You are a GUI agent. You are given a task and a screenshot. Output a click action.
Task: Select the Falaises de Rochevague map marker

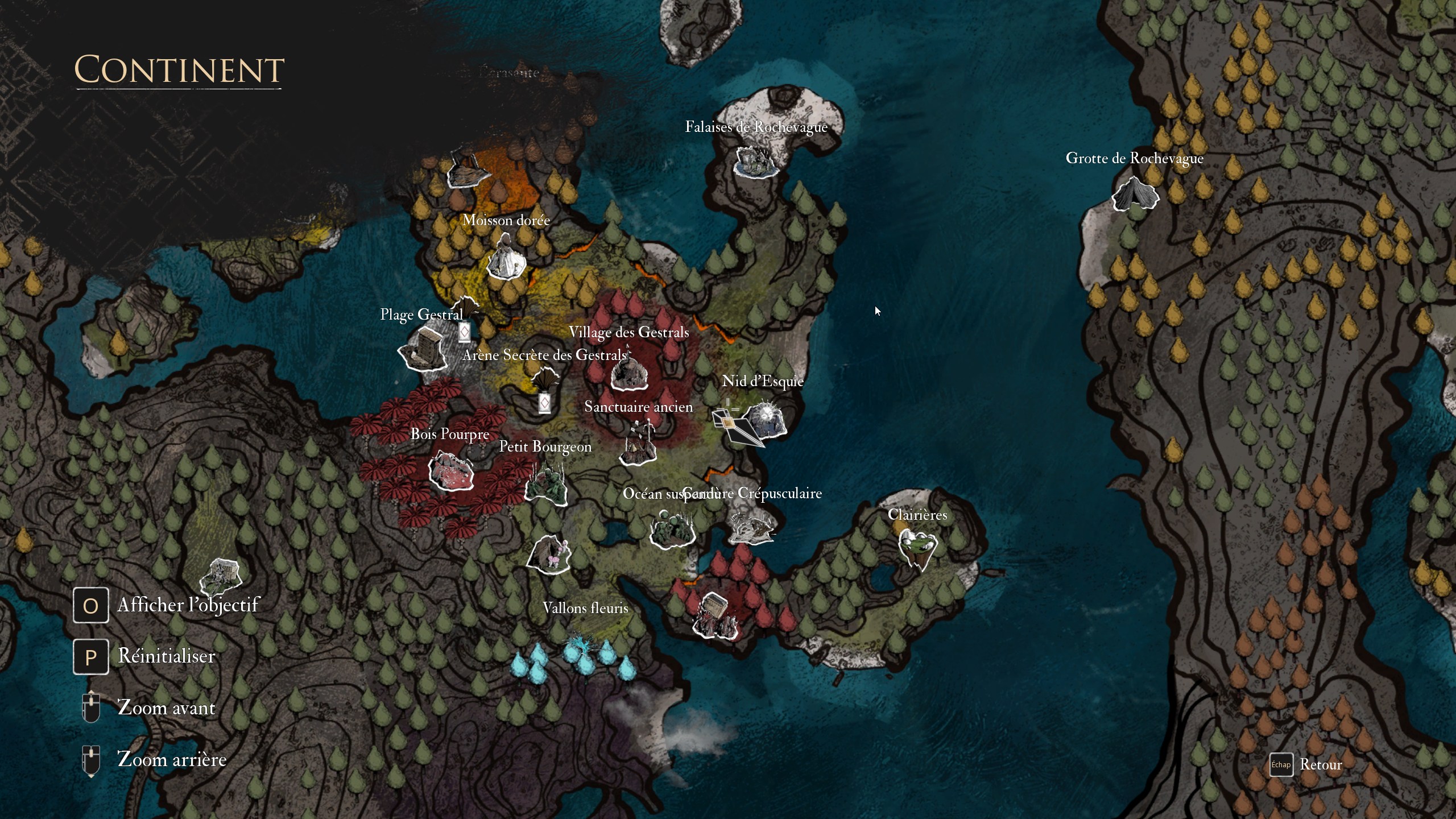pos(755,162)
